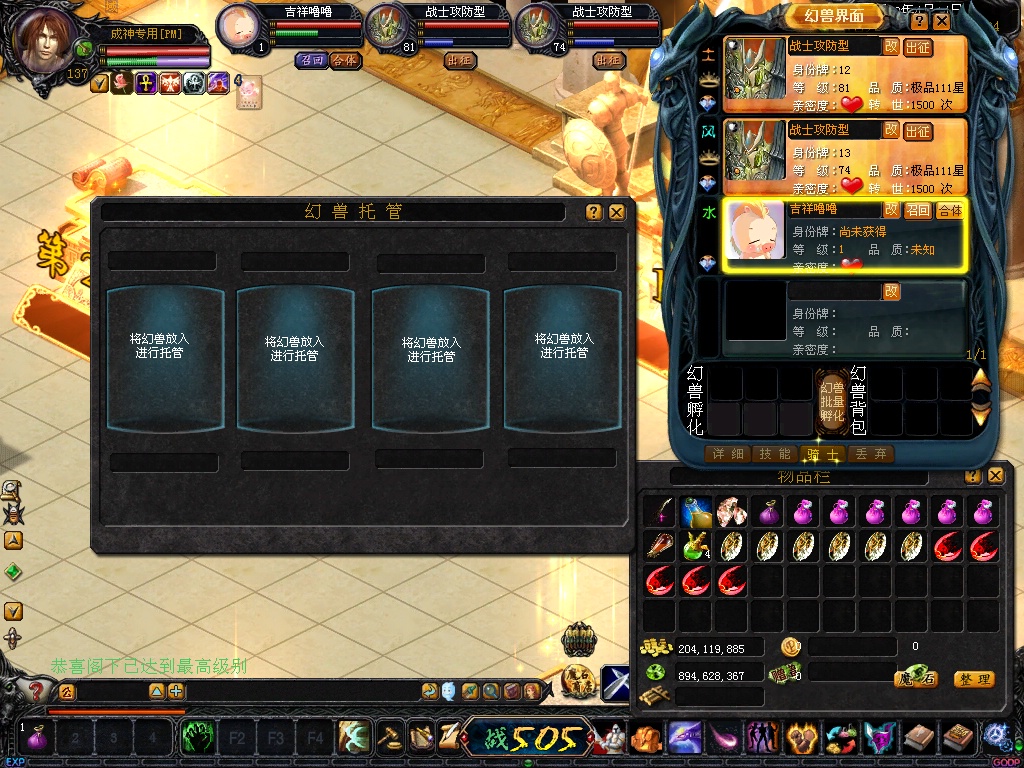
Task: Open the 魔石 magic stone button
Action: click(916, 678)
